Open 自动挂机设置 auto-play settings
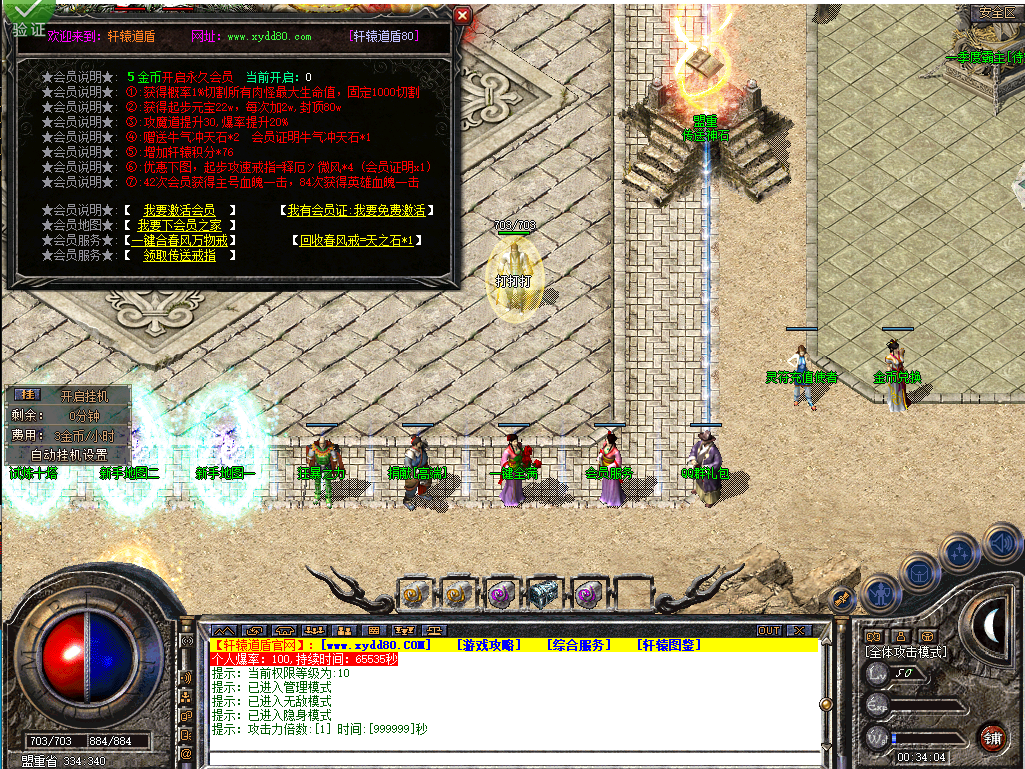1025x769 pixels. (x=69, y=454)
